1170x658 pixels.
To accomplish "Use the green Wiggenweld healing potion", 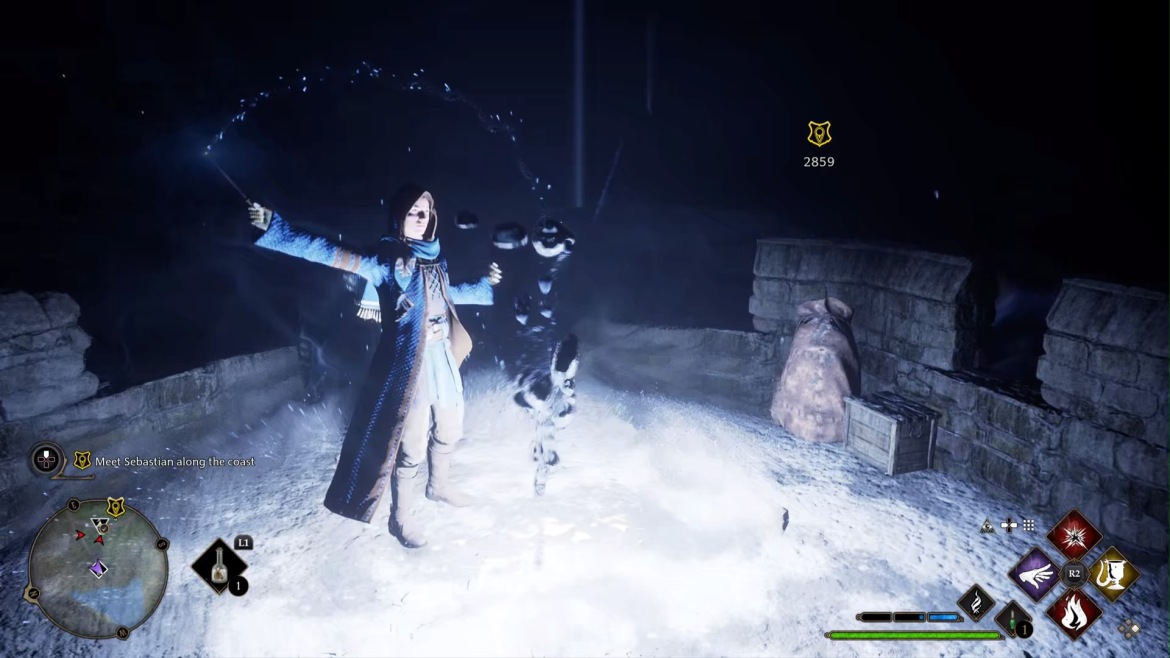I will (x=1013, y=620).
